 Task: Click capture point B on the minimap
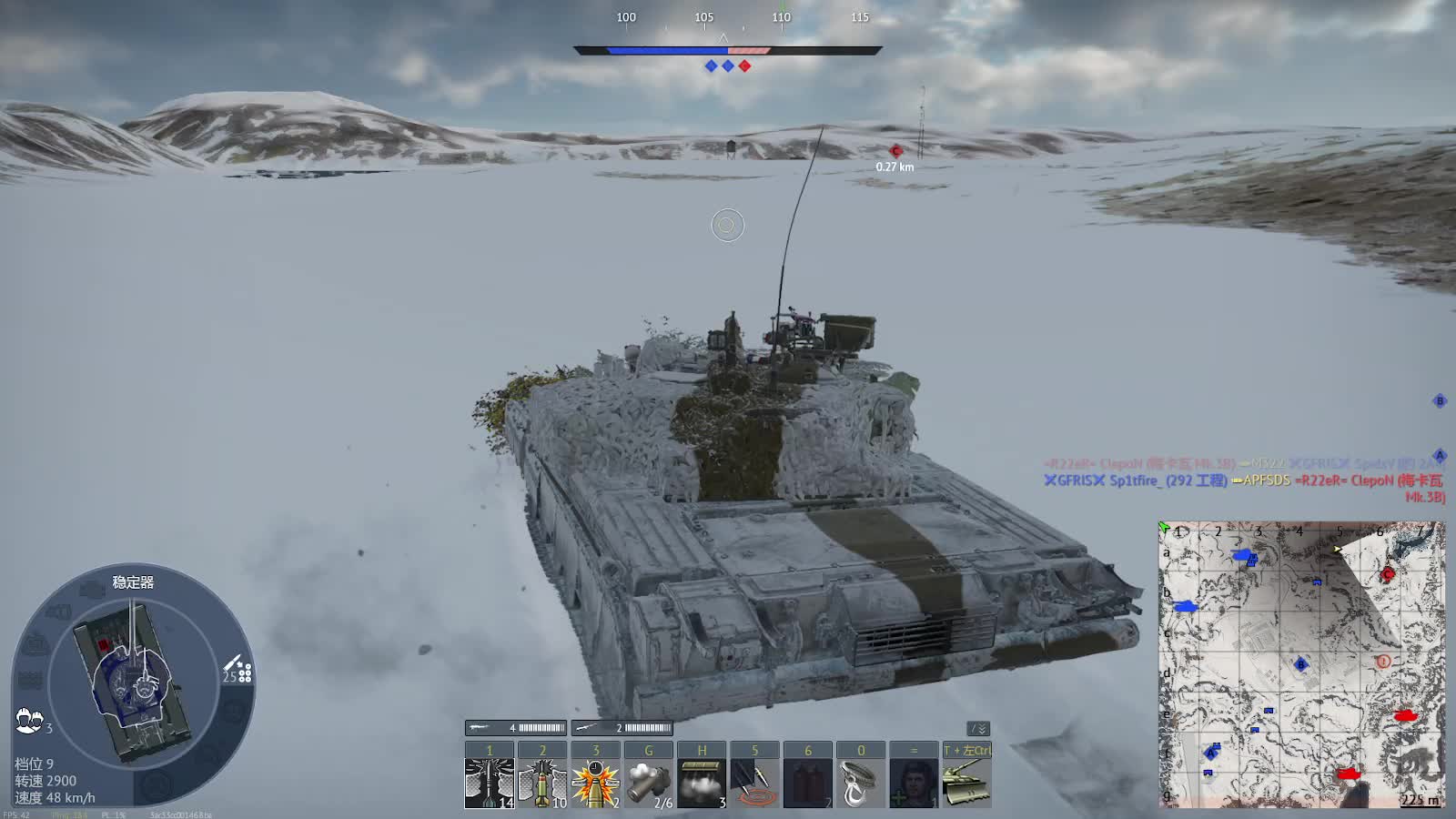[1300, 664]
